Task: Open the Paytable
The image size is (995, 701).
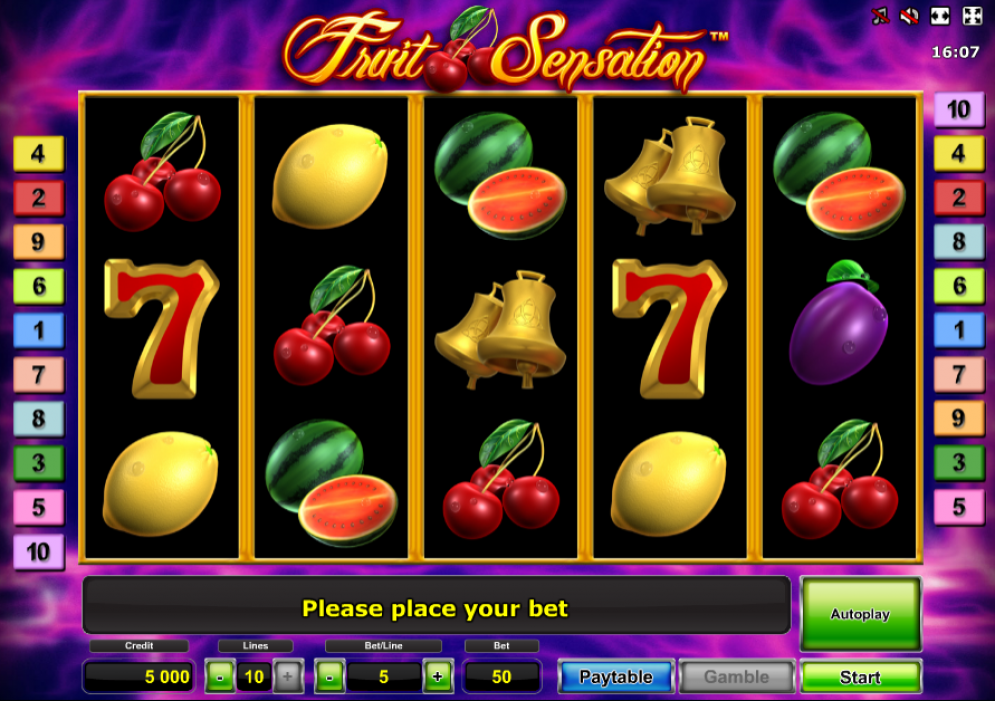Action: click(x=615, y=677)
